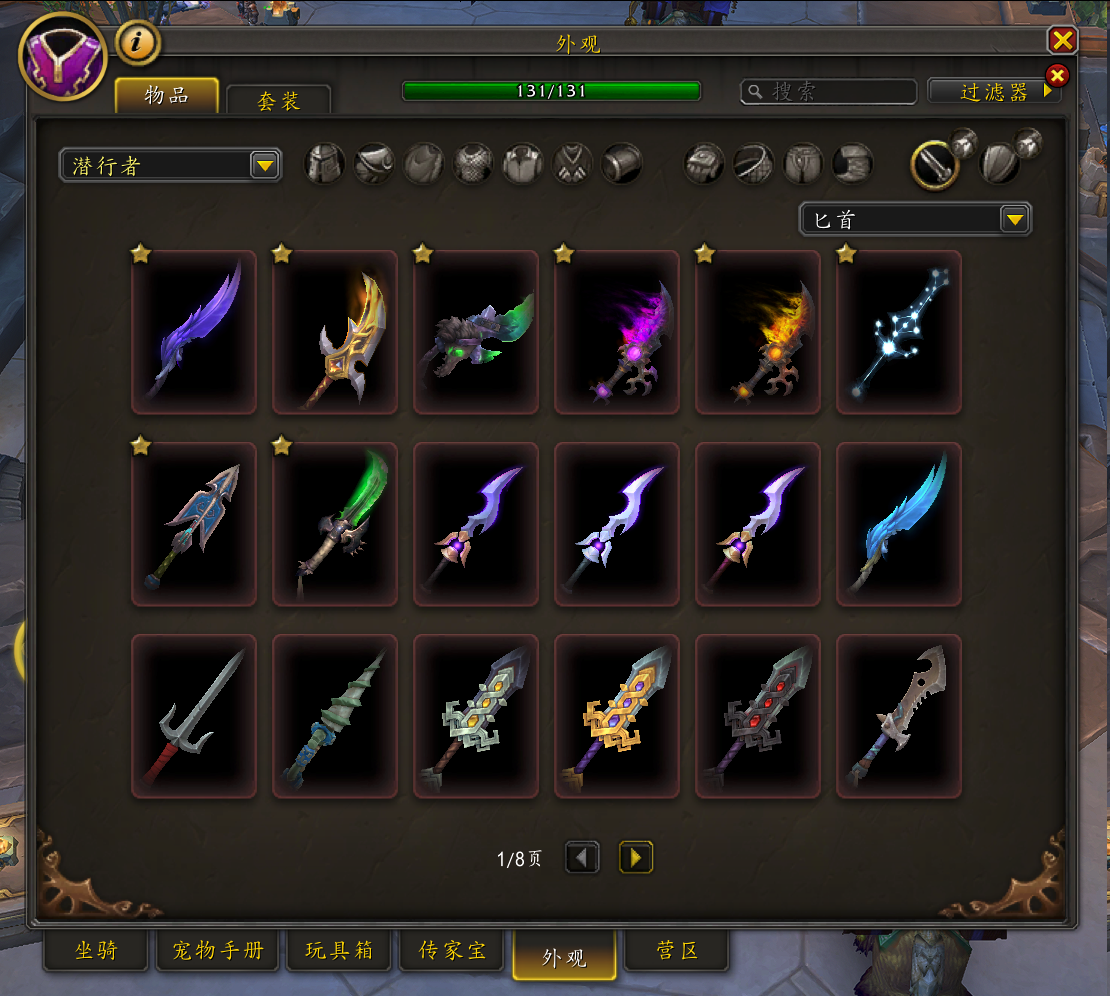Close the 外观 appearance window

(1061, 40)
